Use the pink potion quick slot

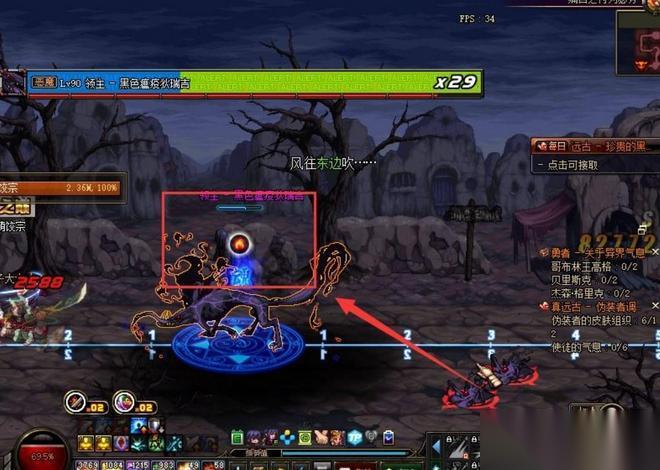(124, 401)
